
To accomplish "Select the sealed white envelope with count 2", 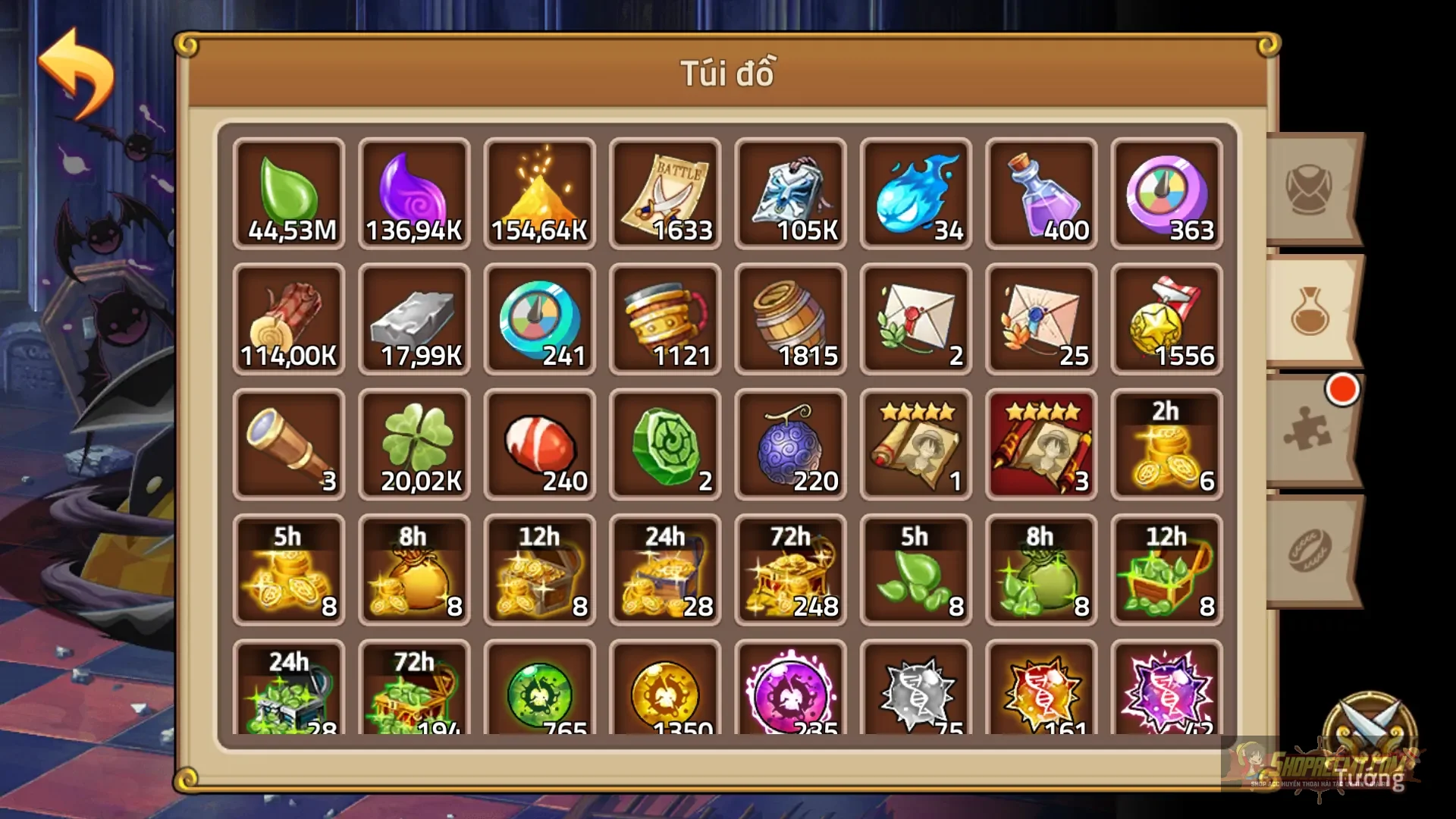I will (x=916, y=318).
